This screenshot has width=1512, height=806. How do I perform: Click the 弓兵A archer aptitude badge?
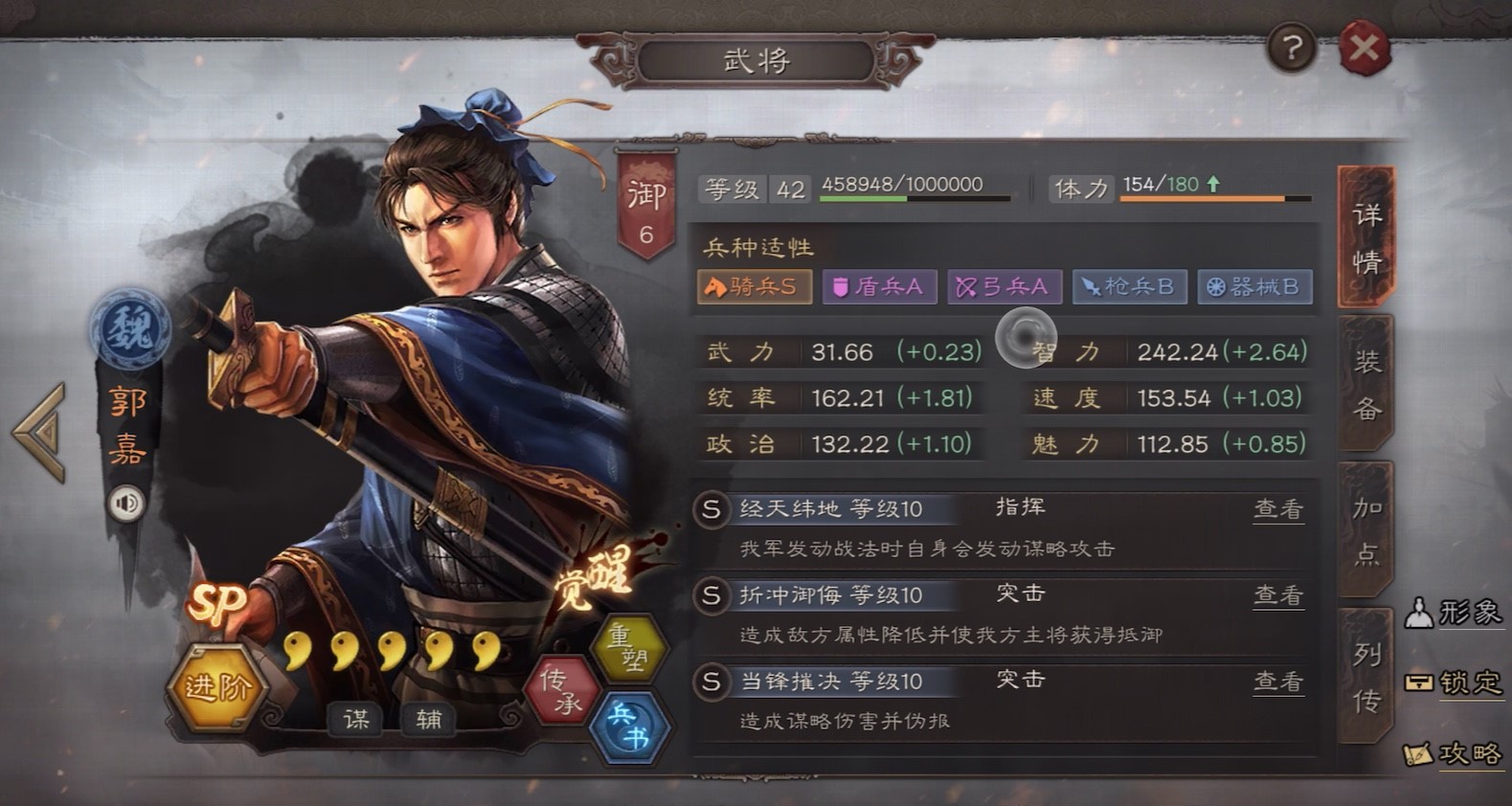[x=1004, y=286]
